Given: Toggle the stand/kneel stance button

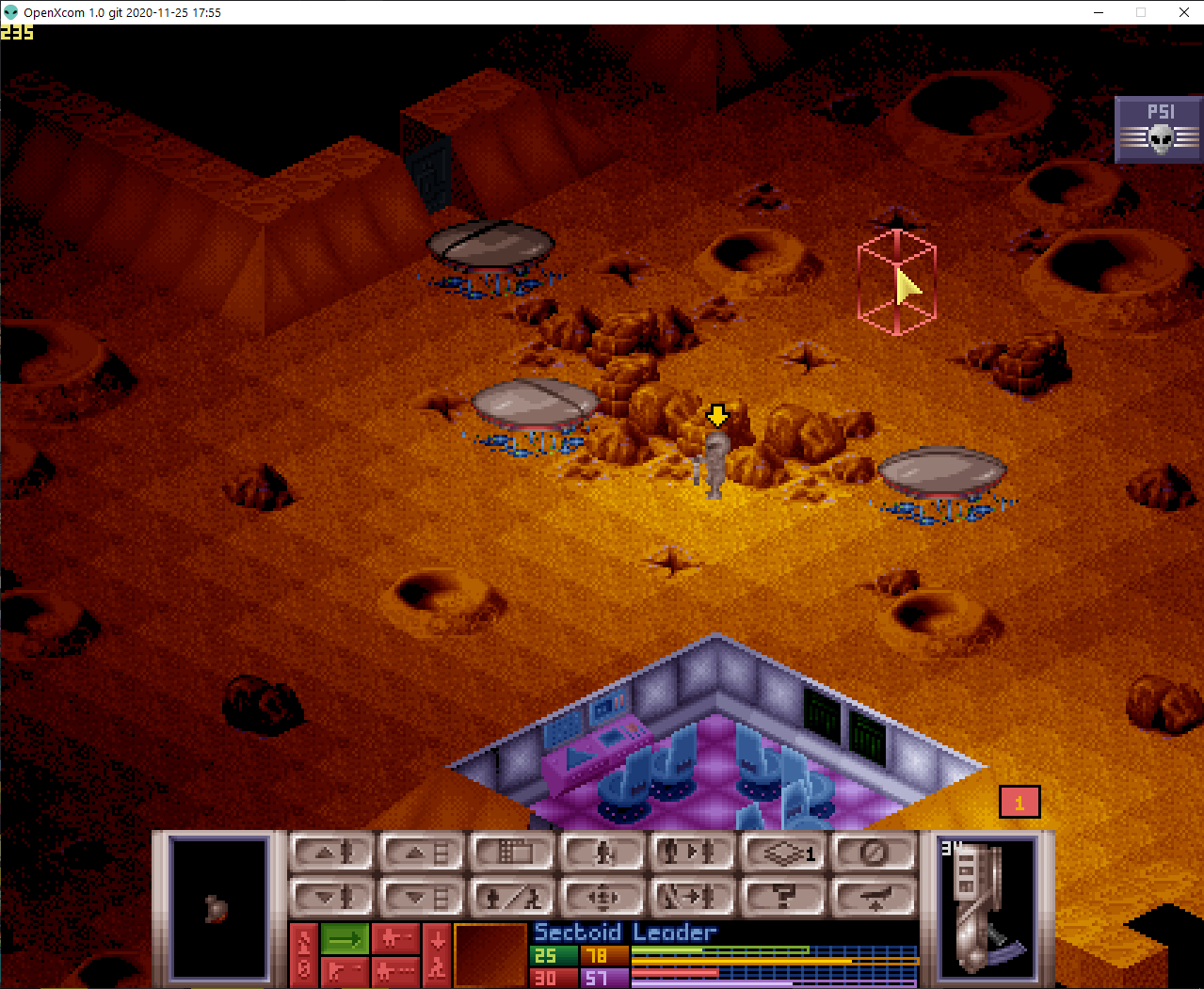Looking at the screenshot, I should (x=510, y=897).
